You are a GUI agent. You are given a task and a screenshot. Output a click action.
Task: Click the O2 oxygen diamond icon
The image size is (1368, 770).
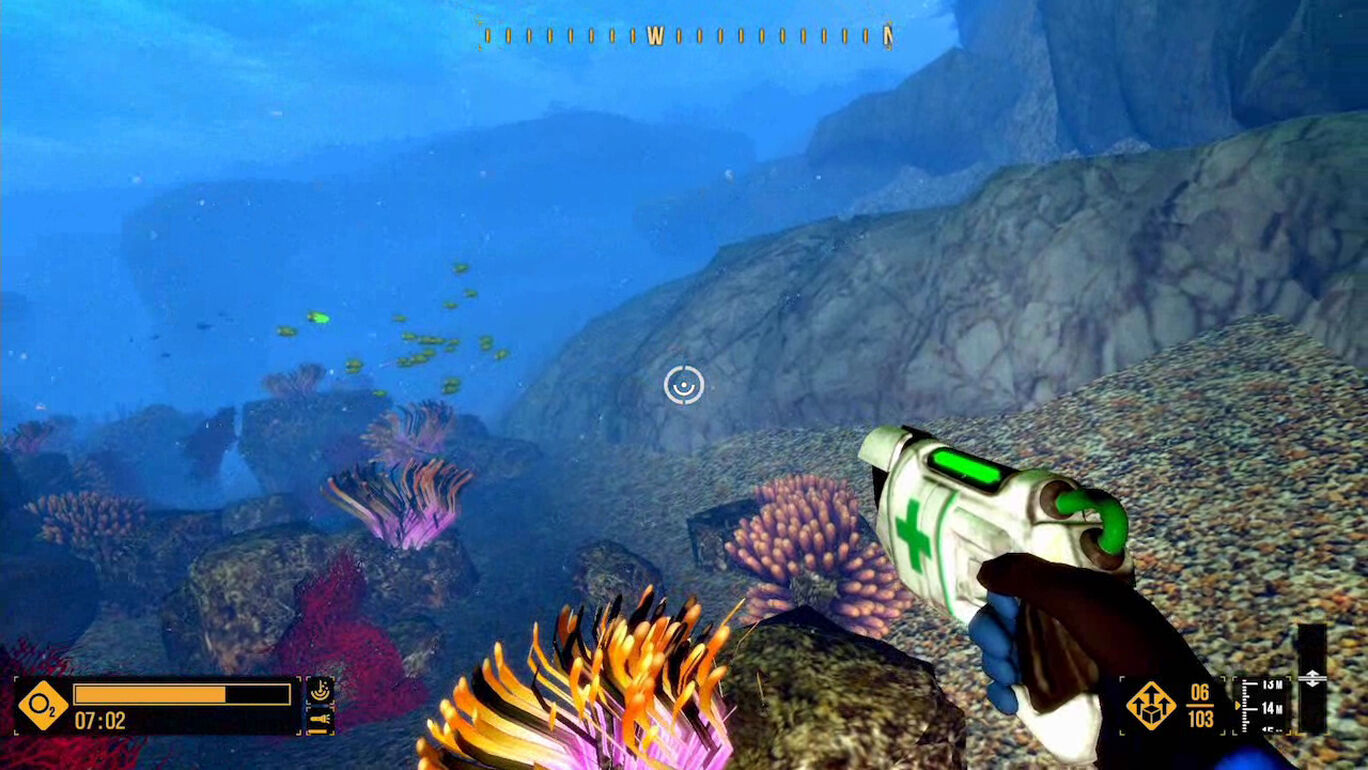click(43, 705)
